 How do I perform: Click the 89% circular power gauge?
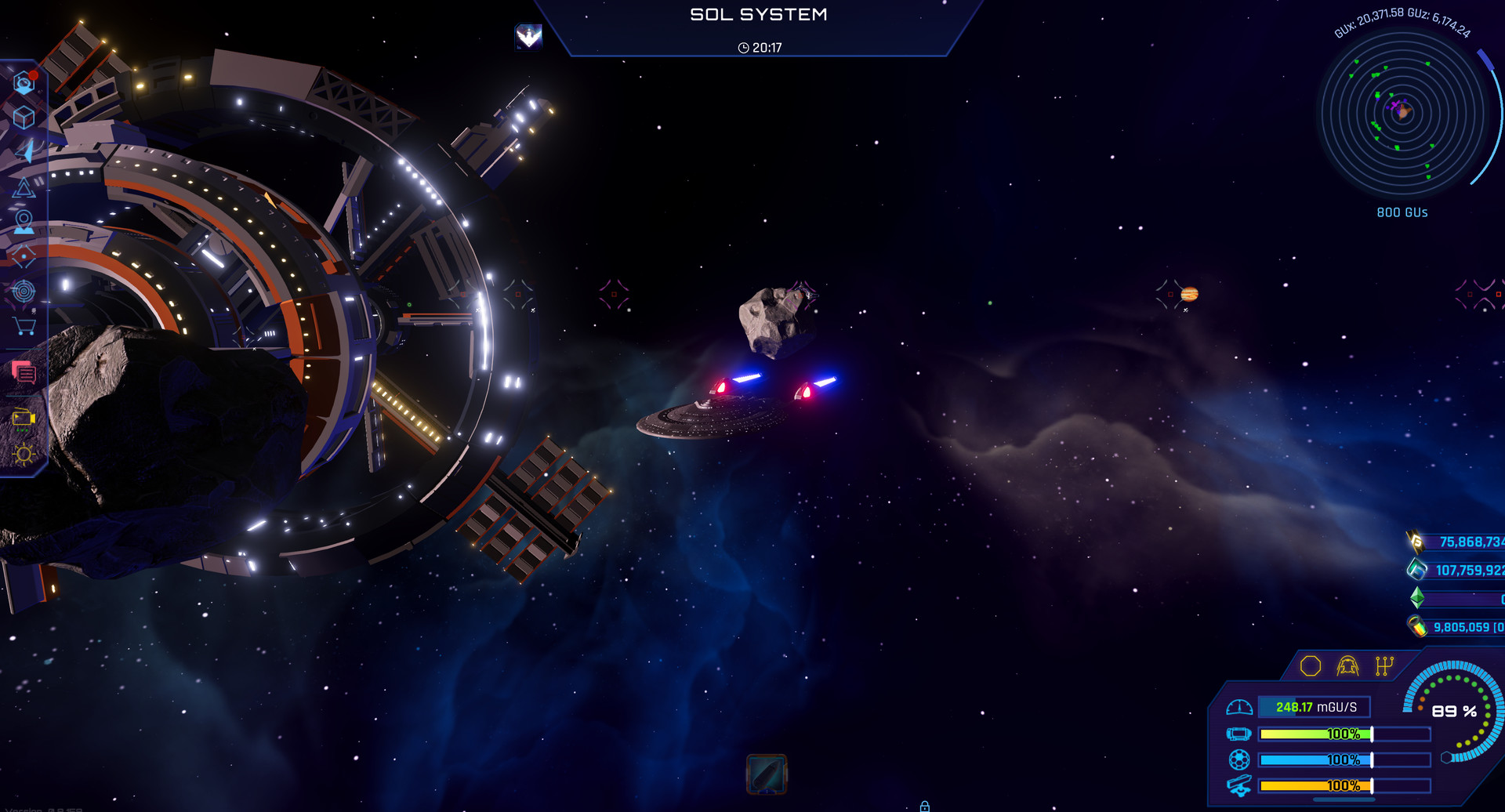[x=1453, y=712]
